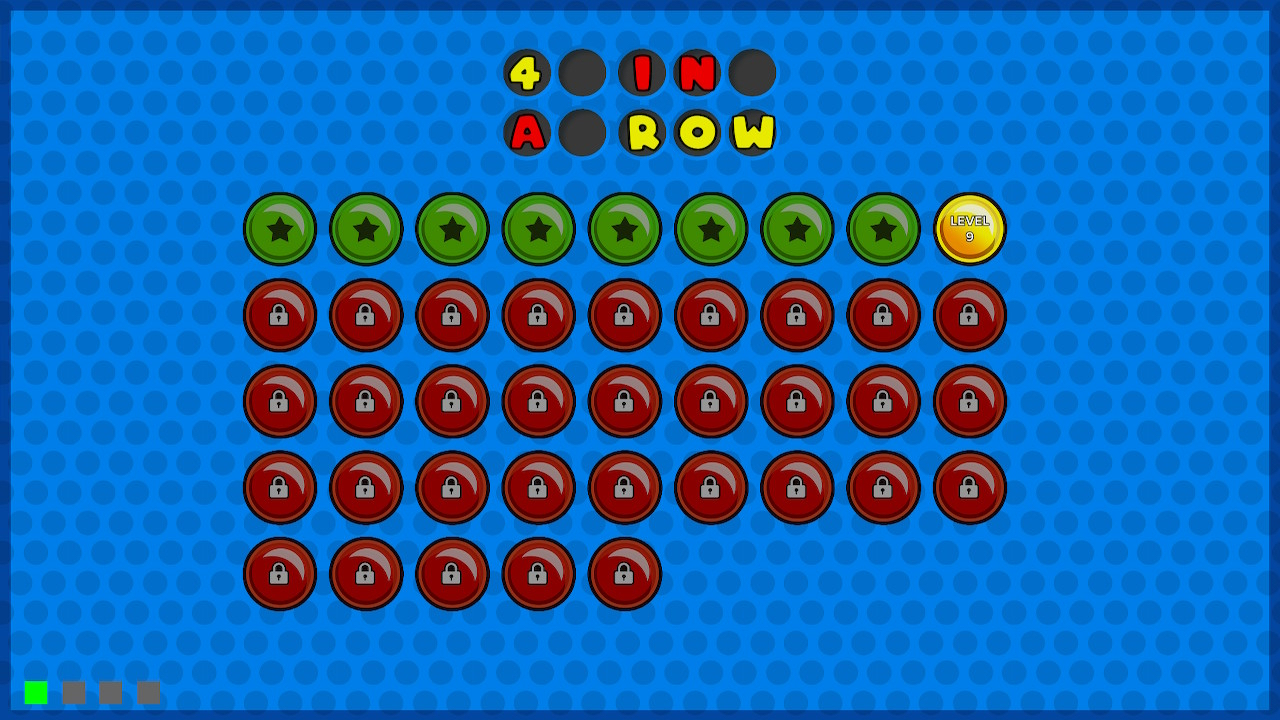Image resolution: width=1280 pixels, height=720 pixels.
Task: Tap the last locked button in row two
Action: pyautogui.click(x=970, y=315)
